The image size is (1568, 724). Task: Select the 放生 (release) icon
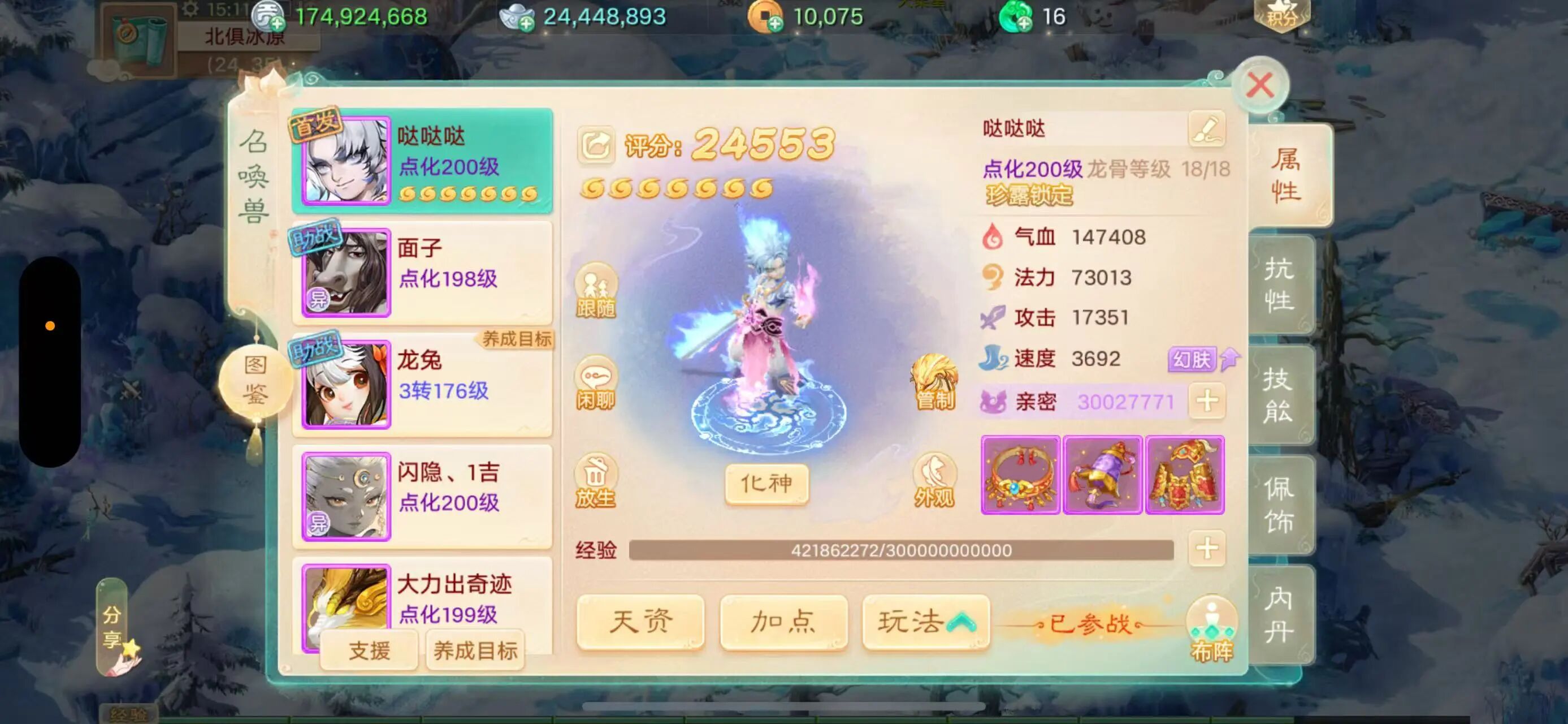pyautogui.click(x=595, y=481)
